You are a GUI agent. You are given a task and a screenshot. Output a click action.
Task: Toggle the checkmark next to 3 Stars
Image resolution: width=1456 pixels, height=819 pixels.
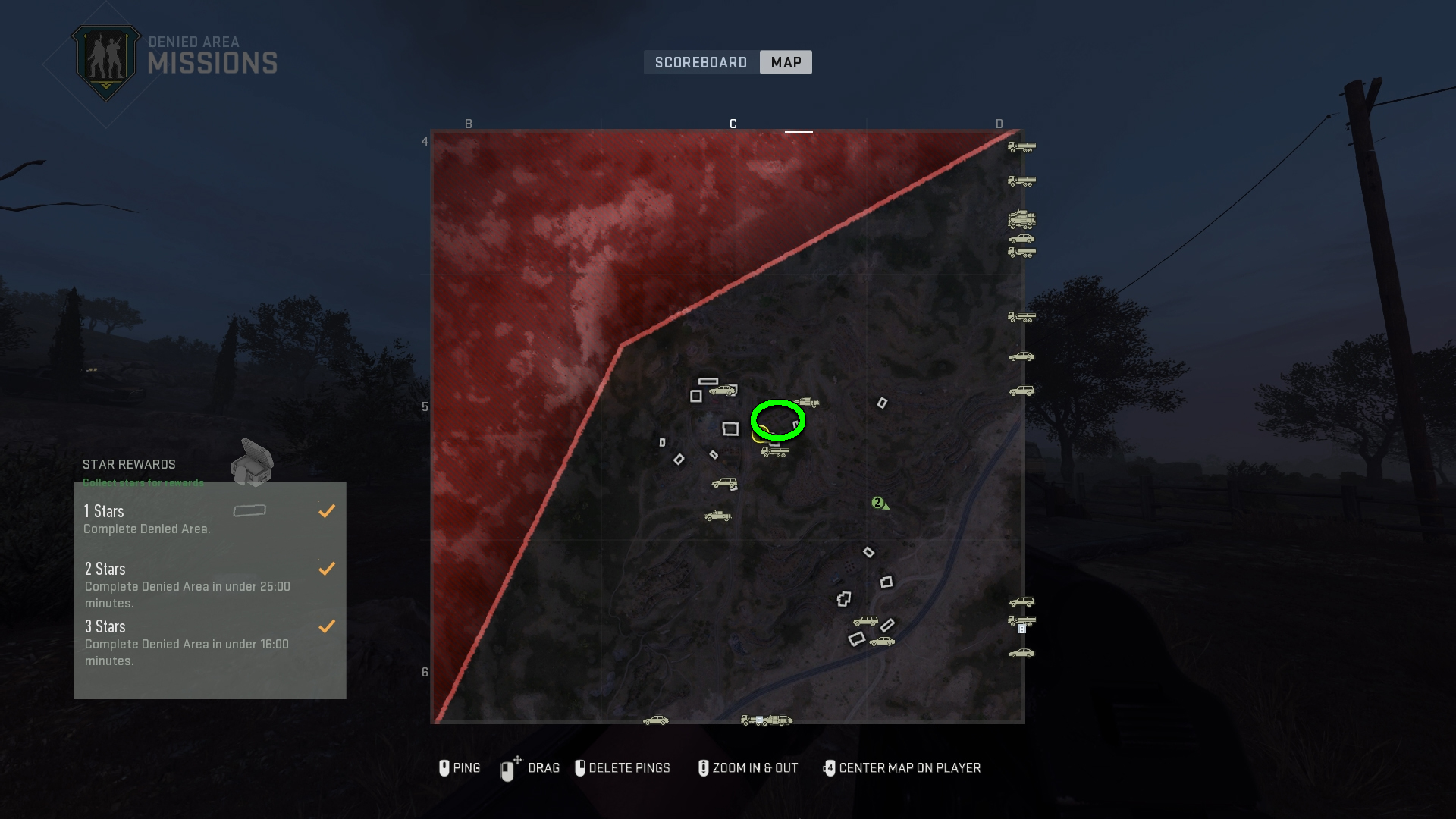pos(327,626)
